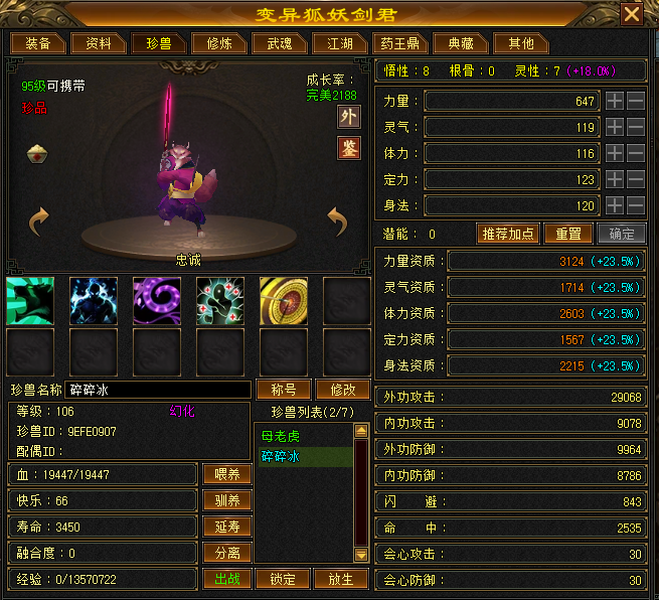Close the pet panel window
Viewport: 659px width, 600px height.
click(631, 14)
